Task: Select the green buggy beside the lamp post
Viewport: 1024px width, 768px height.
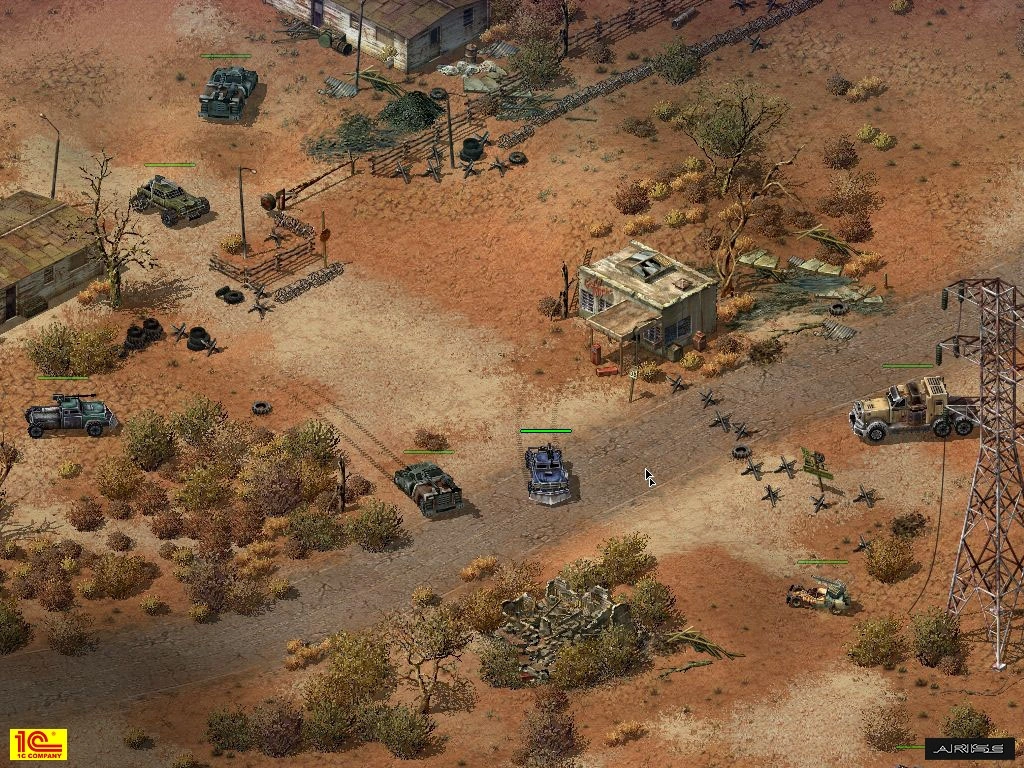Action: [x=171, y=197]
